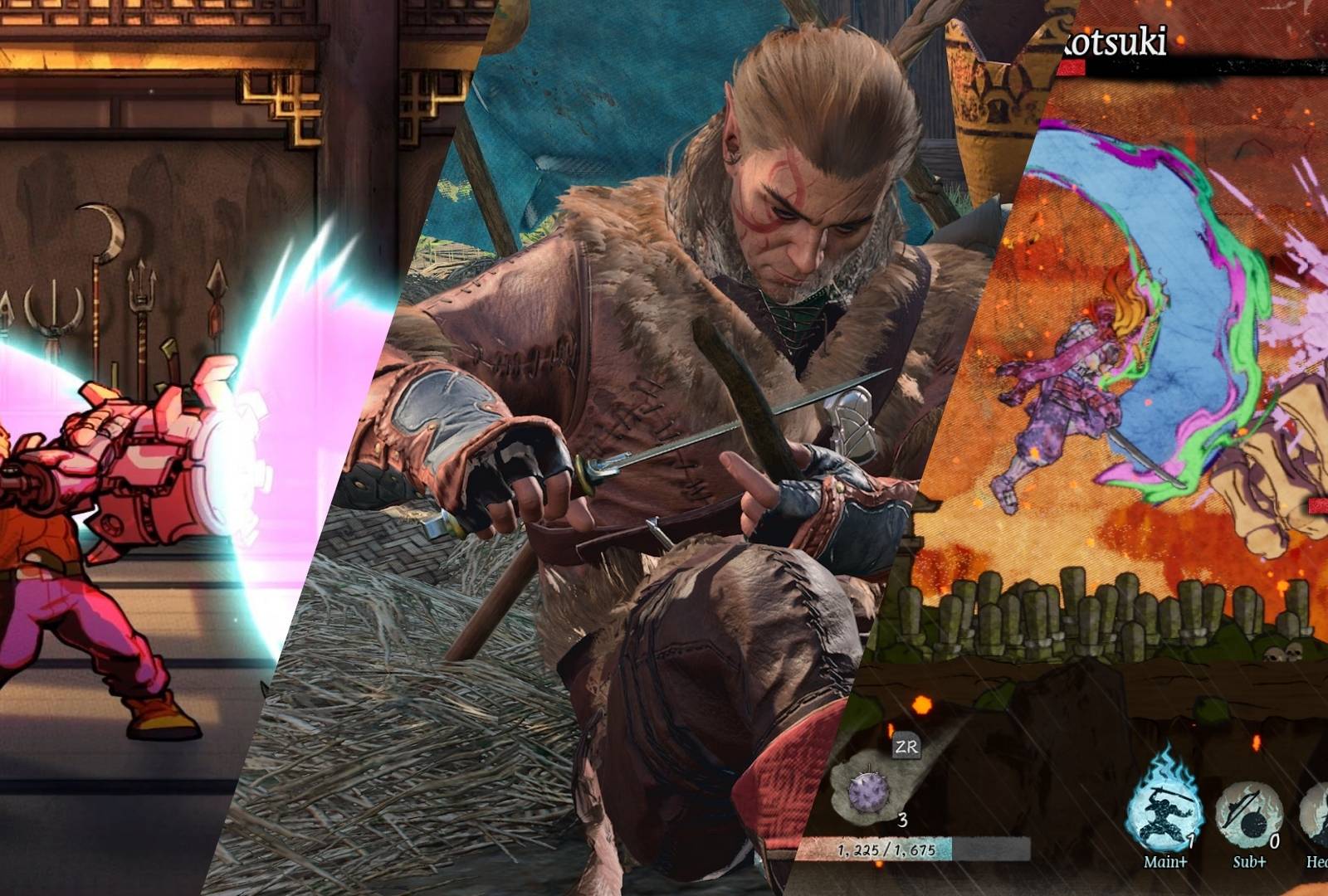Screen dimensions: 1328x896
Task: Enable the ZR consumable with quantity 3
Action: click(906, 747)
